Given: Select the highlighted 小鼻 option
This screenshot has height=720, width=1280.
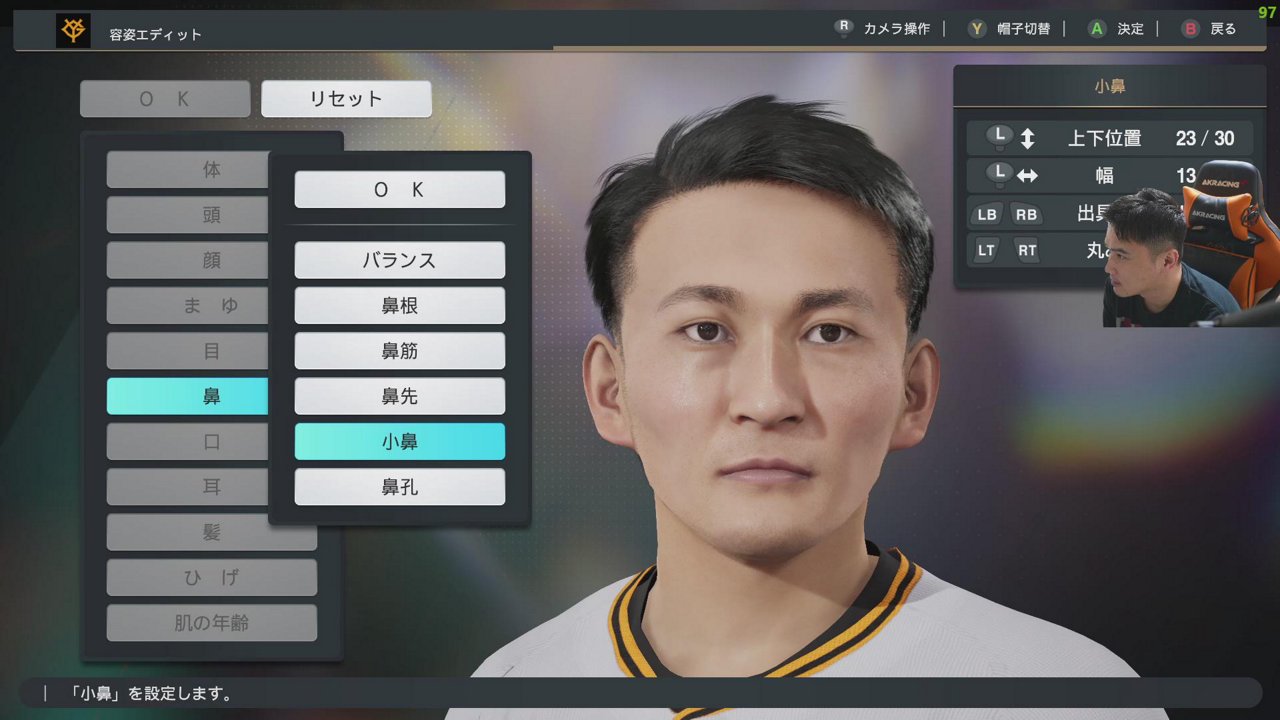Looking at the screenshot, I should tap(399, 441).
